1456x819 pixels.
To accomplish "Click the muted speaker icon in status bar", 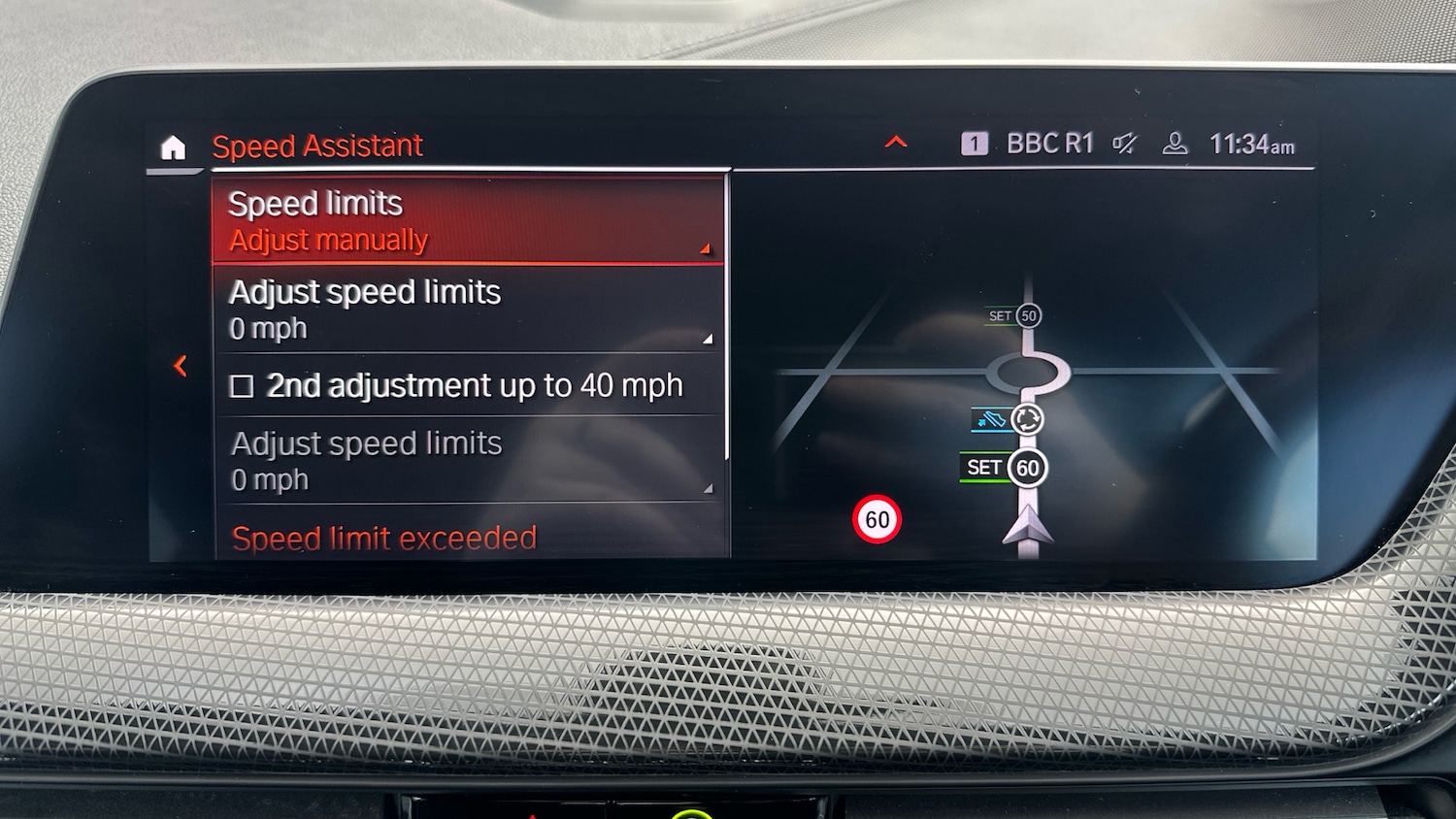I will click(1125, 144).
